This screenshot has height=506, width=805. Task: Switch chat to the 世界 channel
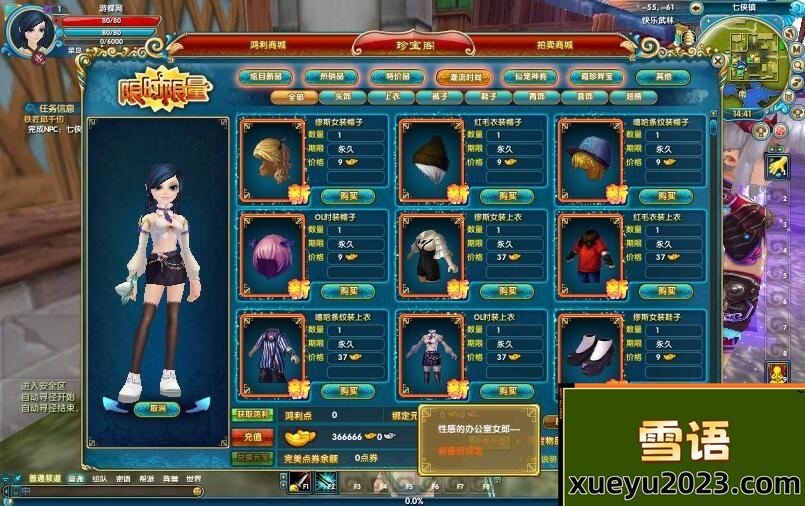coord(192,479)
